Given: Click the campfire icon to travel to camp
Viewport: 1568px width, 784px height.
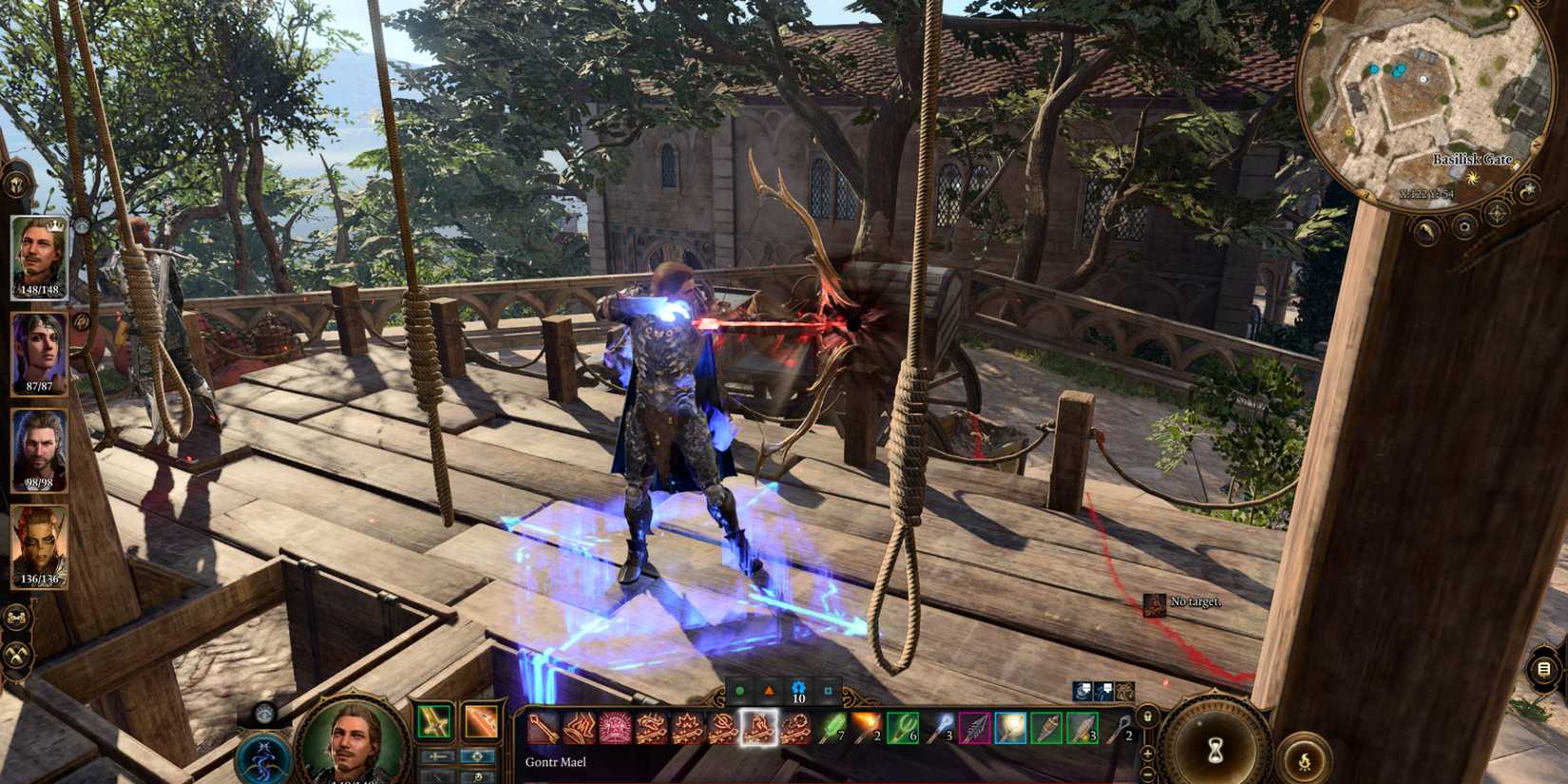Looking at the screenshot, I should [1304, 761].
